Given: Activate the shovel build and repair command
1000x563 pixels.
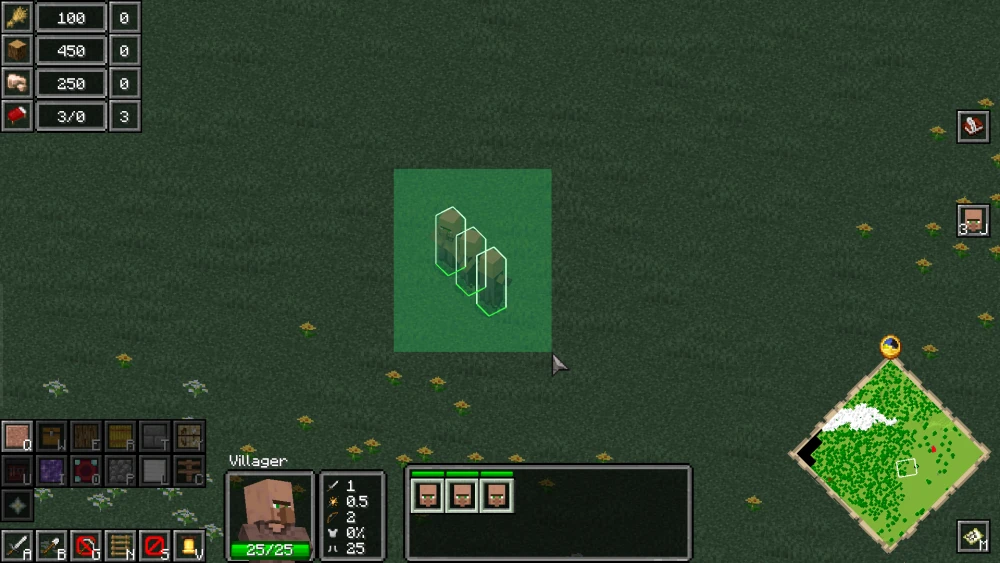Looking at the screenshot, I should (x=51, y=546).
